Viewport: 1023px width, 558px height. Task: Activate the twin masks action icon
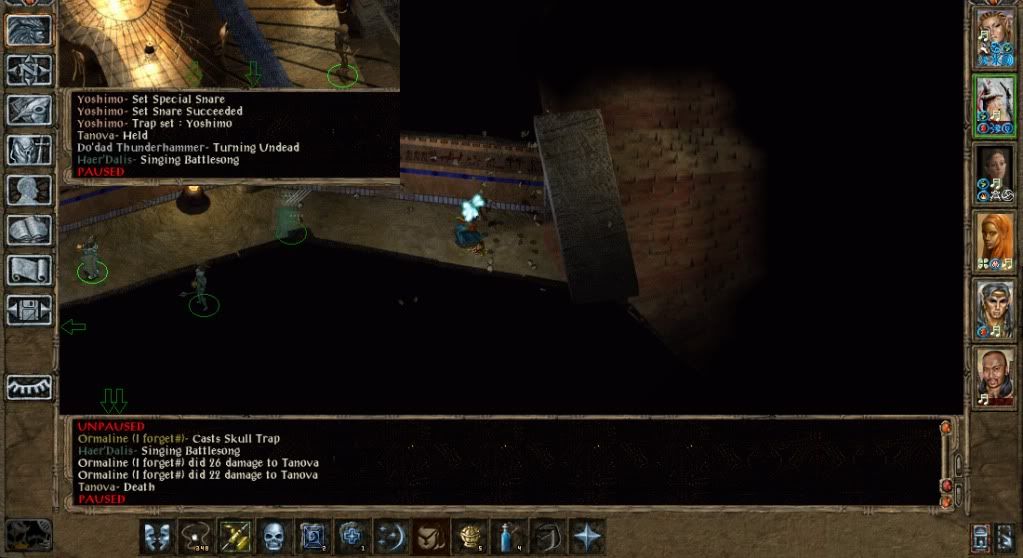pos(155,535)
